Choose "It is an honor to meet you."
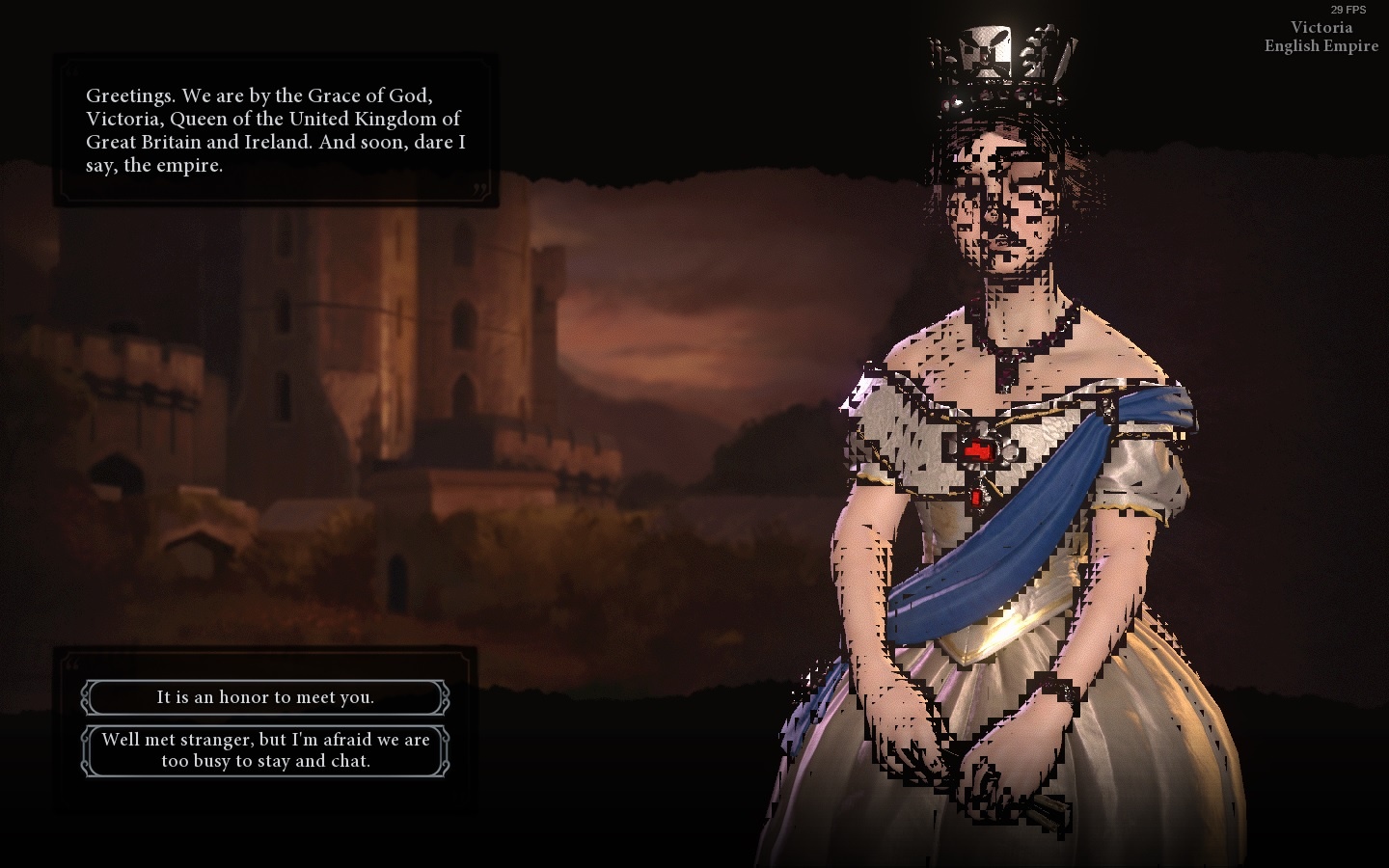The width and height of the screenshot is (1389, 868). [x=265, y=696]
